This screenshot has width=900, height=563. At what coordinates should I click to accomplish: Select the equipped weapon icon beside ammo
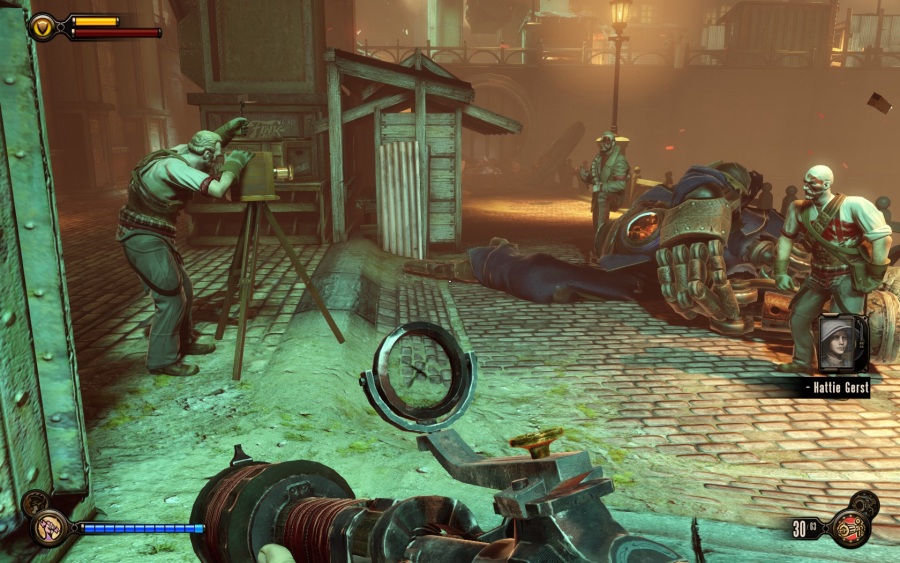pos(850,528)
